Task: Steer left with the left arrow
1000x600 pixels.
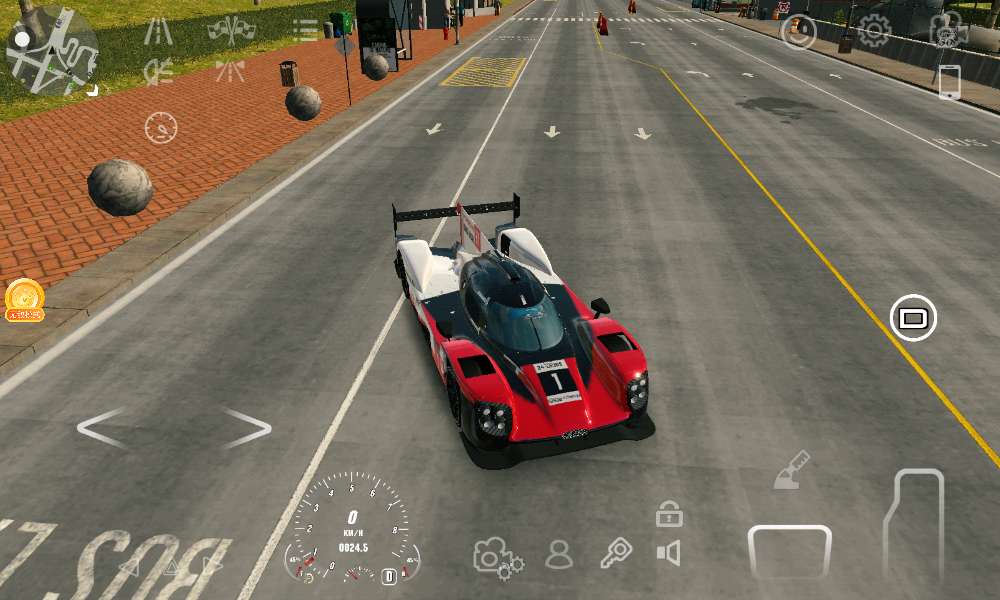Action: pyautogui.click(x=102, y=428)
